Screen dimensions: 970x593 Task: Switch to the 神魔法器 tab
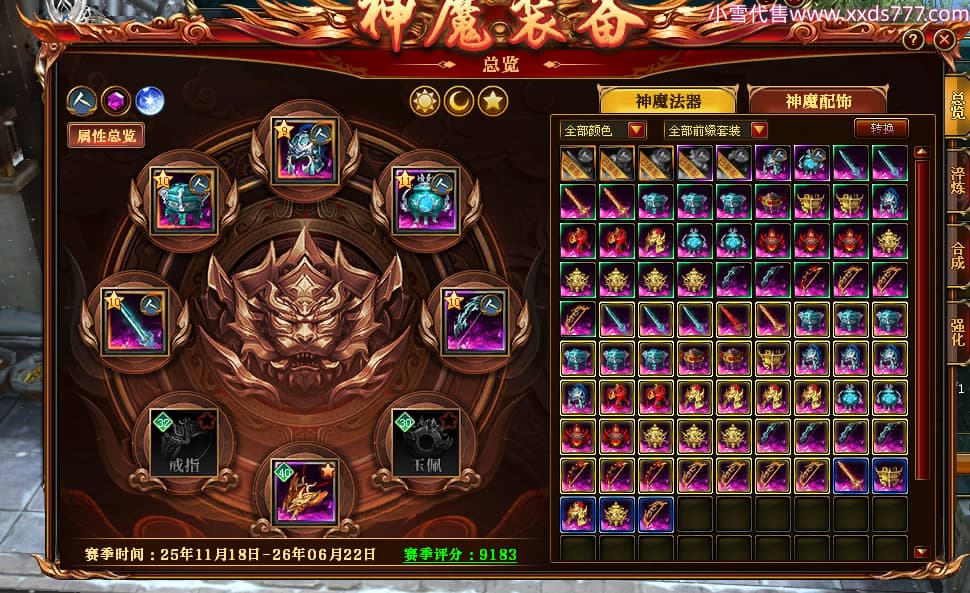click(x=667, y=101)
